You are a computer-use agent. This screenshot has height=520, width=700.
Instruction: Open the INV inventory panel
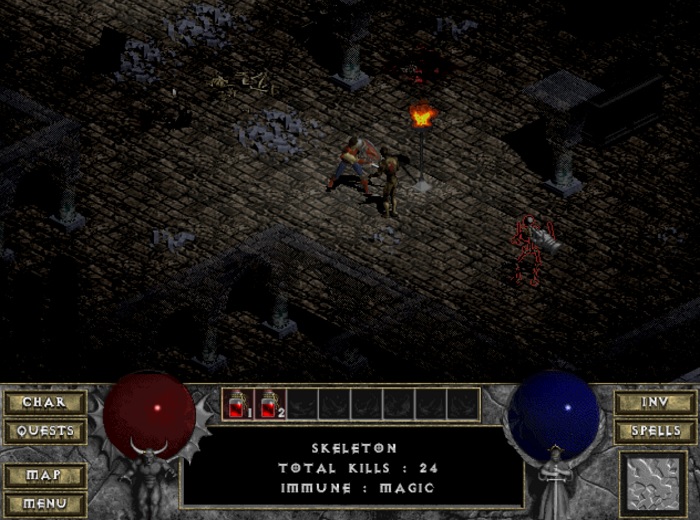coord(655,403)
